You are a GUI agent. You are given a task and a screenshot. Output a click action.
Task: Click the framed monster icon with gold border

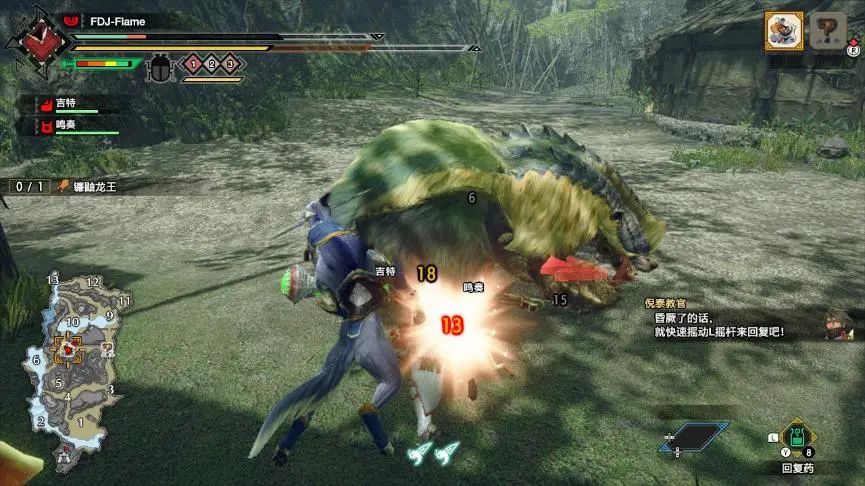(x=784, y=31)
